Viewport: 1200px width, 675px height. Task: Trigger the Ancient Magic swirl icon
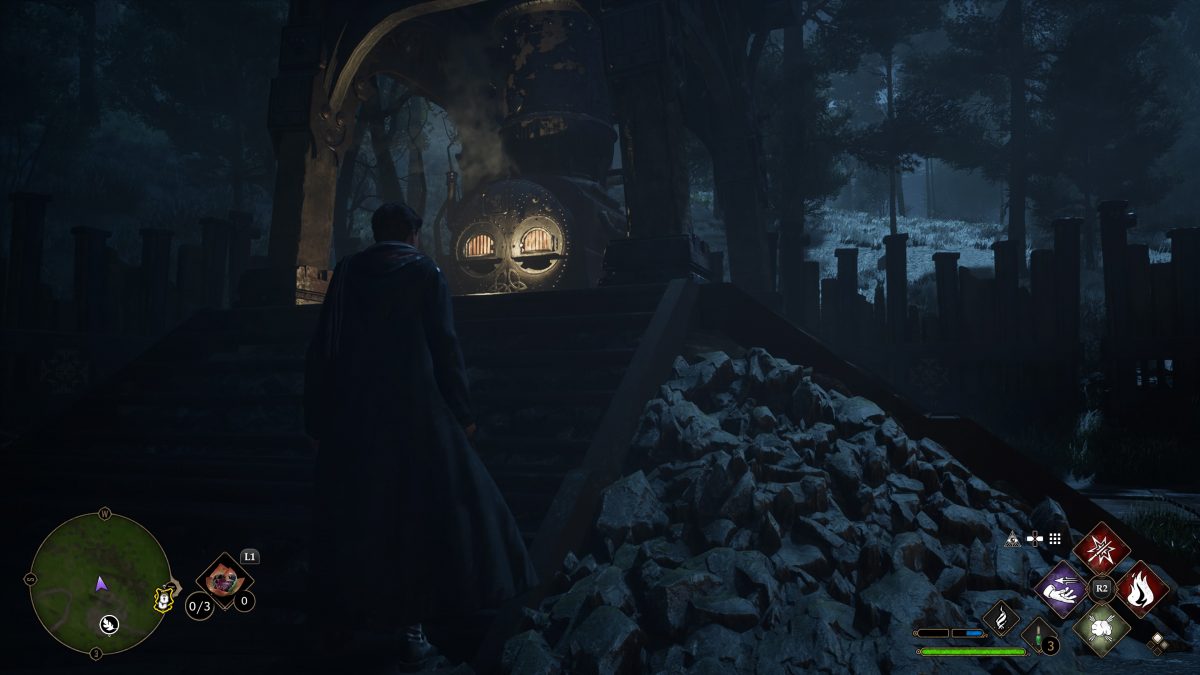pyautogui.click(x=1000, y=617)
